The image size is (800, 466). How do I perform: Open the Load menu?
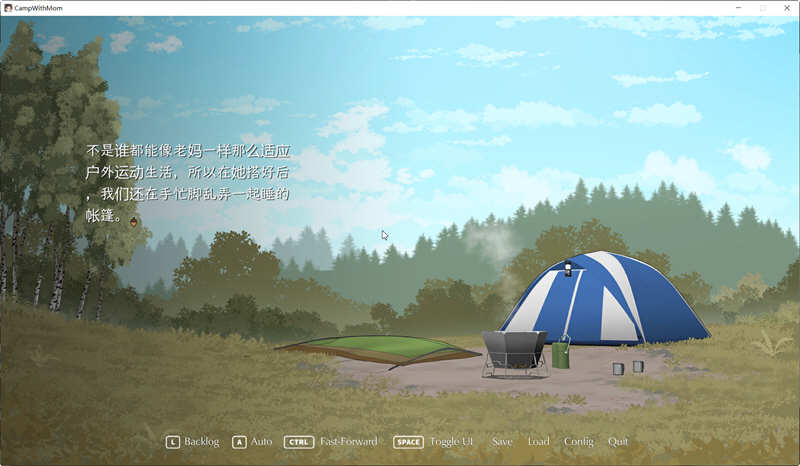pyautogui.click(x=538, y=441)
